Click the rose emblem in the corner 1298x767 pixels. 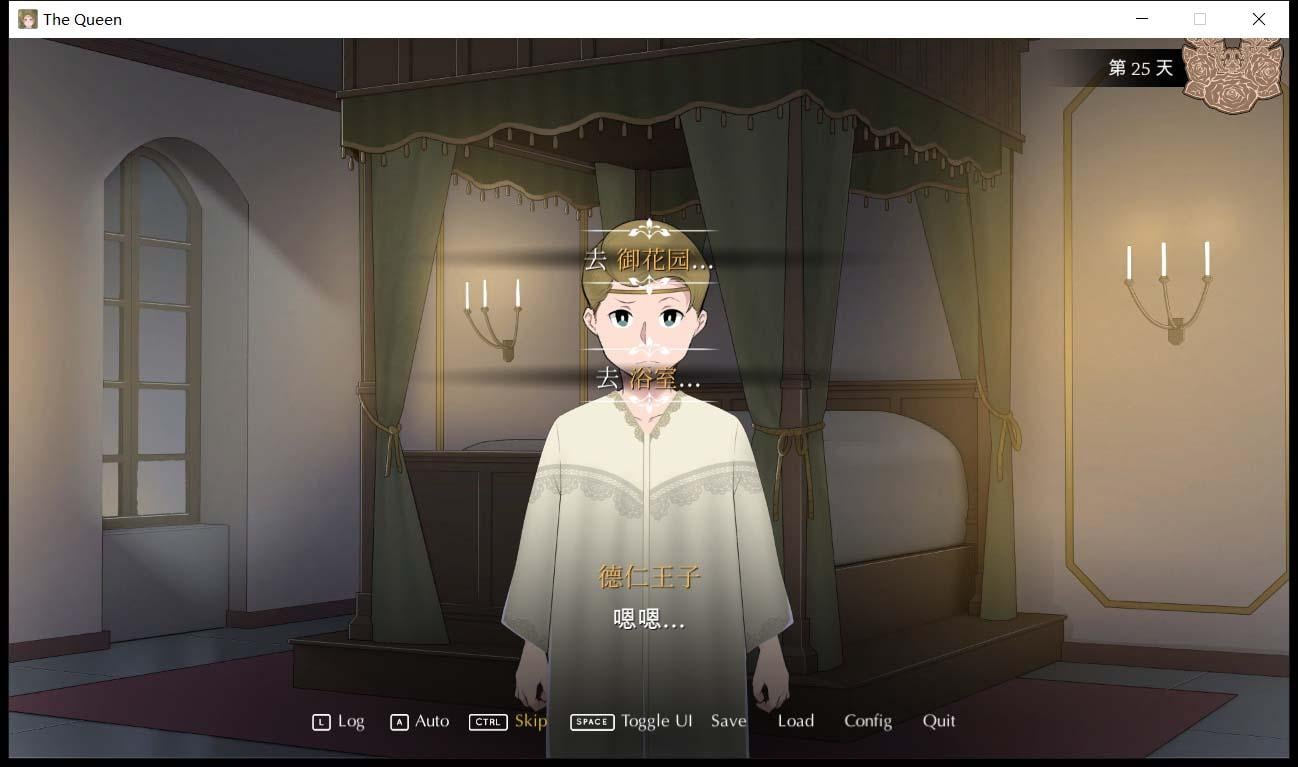[x=1233, y=70]
